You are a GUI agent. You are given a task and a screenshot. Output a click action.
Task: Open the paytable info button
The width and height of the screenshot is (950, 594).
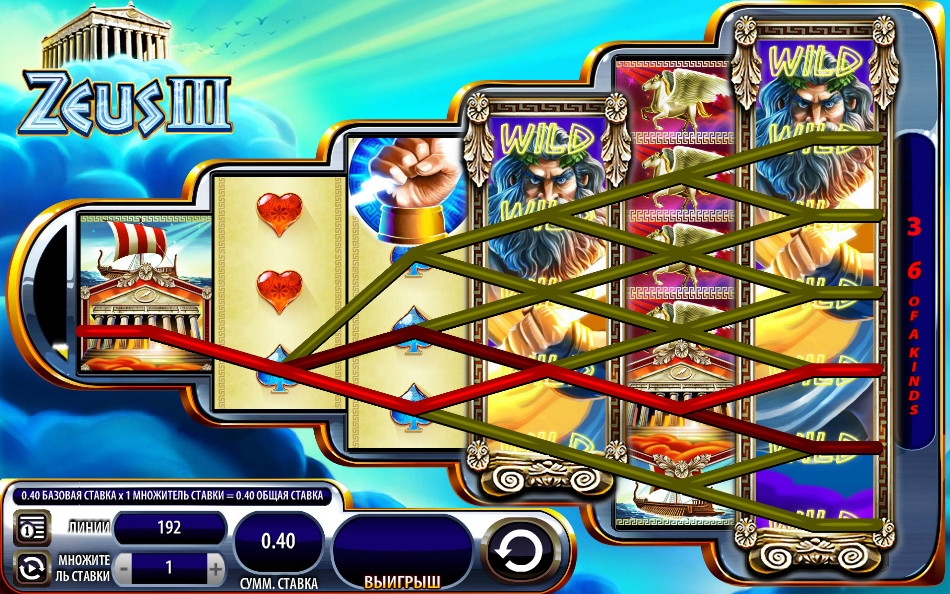[x=31, y=528]
